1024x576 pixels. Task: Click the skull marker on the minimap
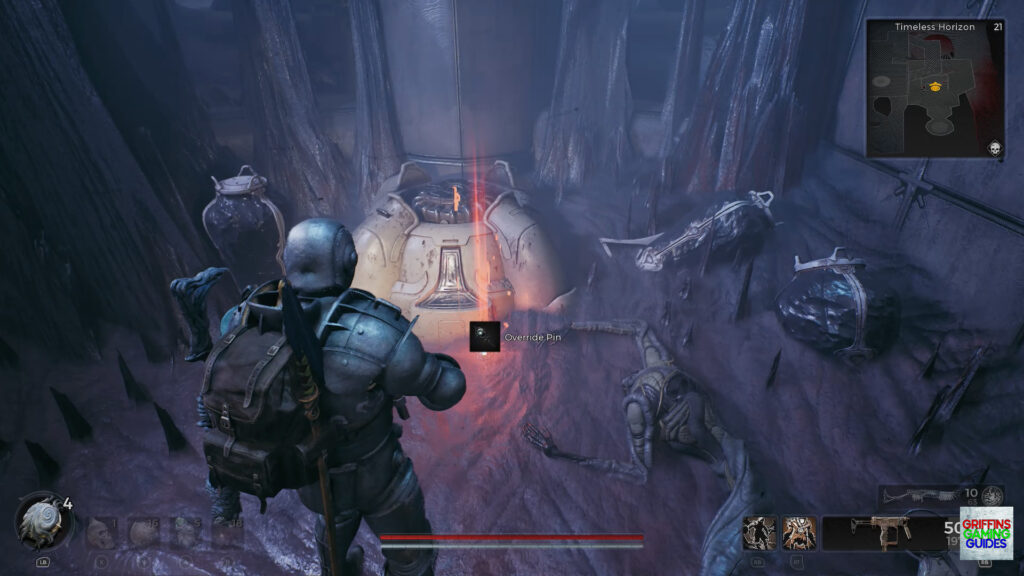point(996,147)
